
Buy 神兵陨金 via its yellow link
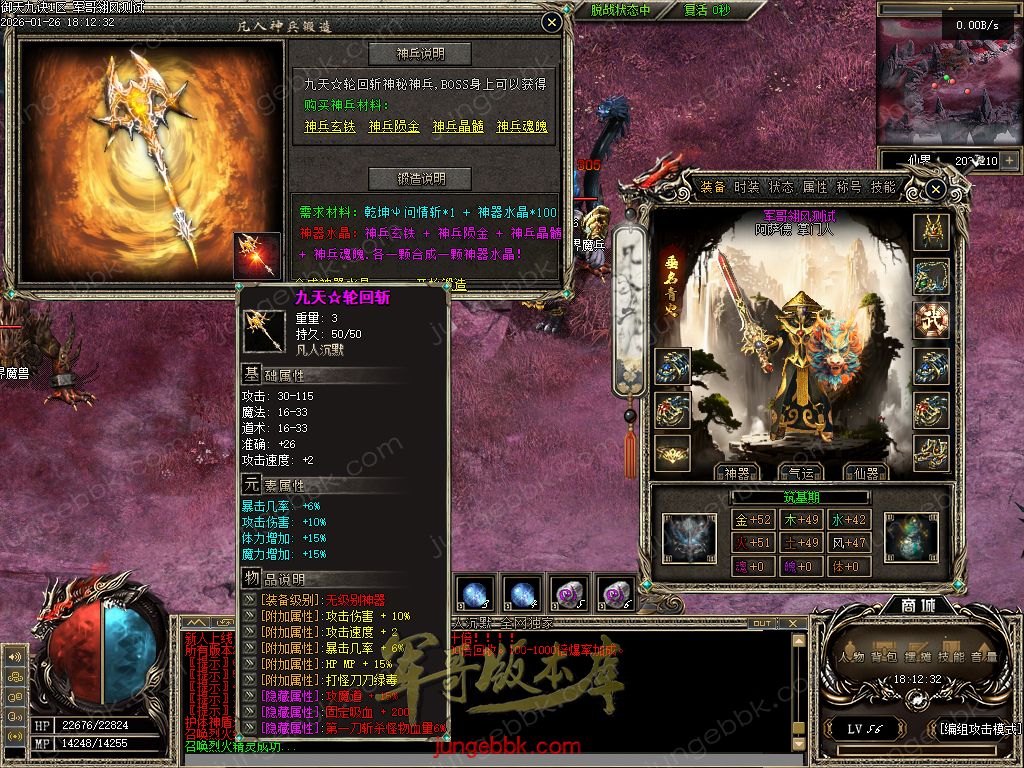(x=394, y=127)
